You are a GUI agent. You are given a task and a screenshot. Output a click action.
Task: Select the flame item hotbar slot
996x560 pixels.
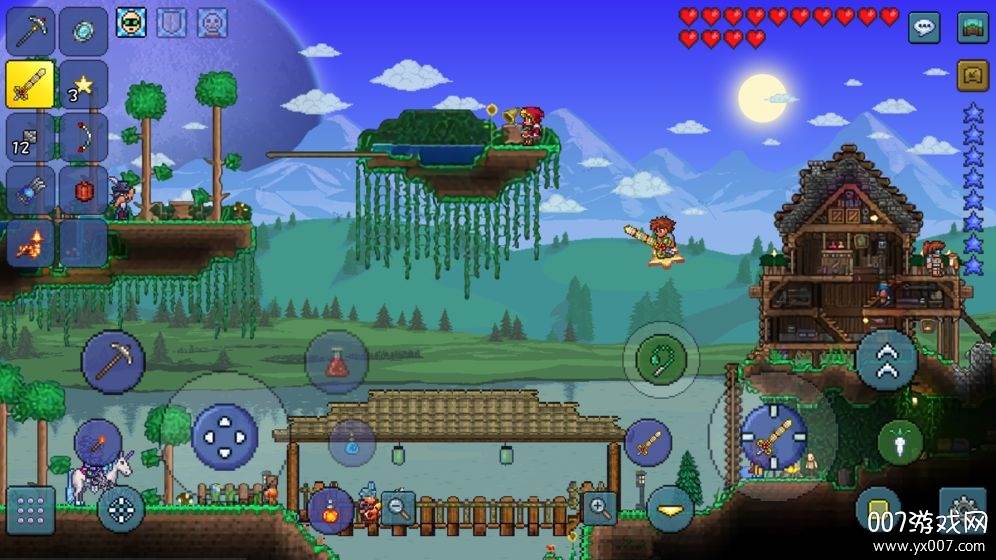(x=30, y=242)
